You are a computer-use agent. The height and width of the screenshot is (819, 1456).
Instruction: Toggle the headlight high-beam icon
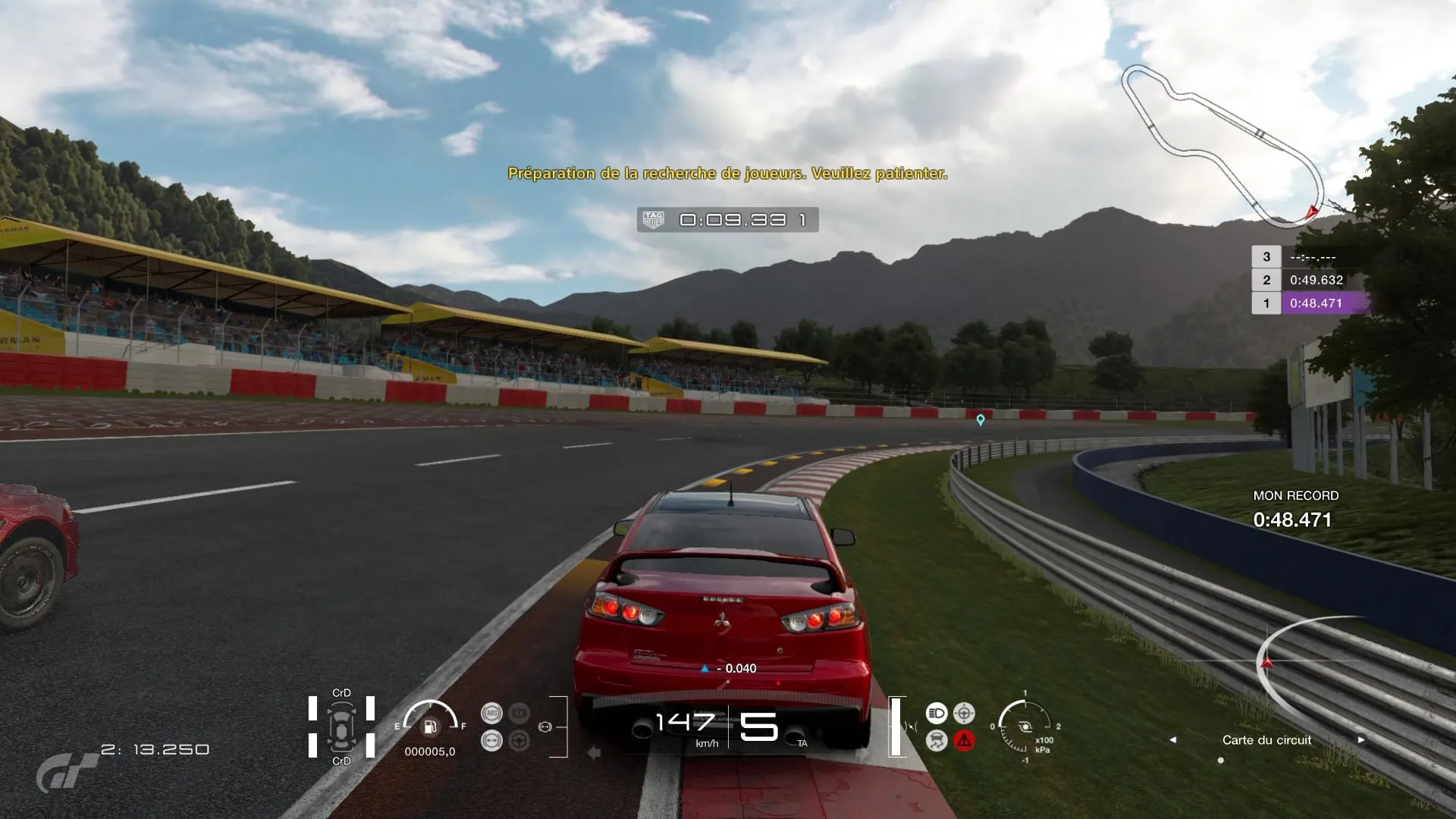click(937, 714)
